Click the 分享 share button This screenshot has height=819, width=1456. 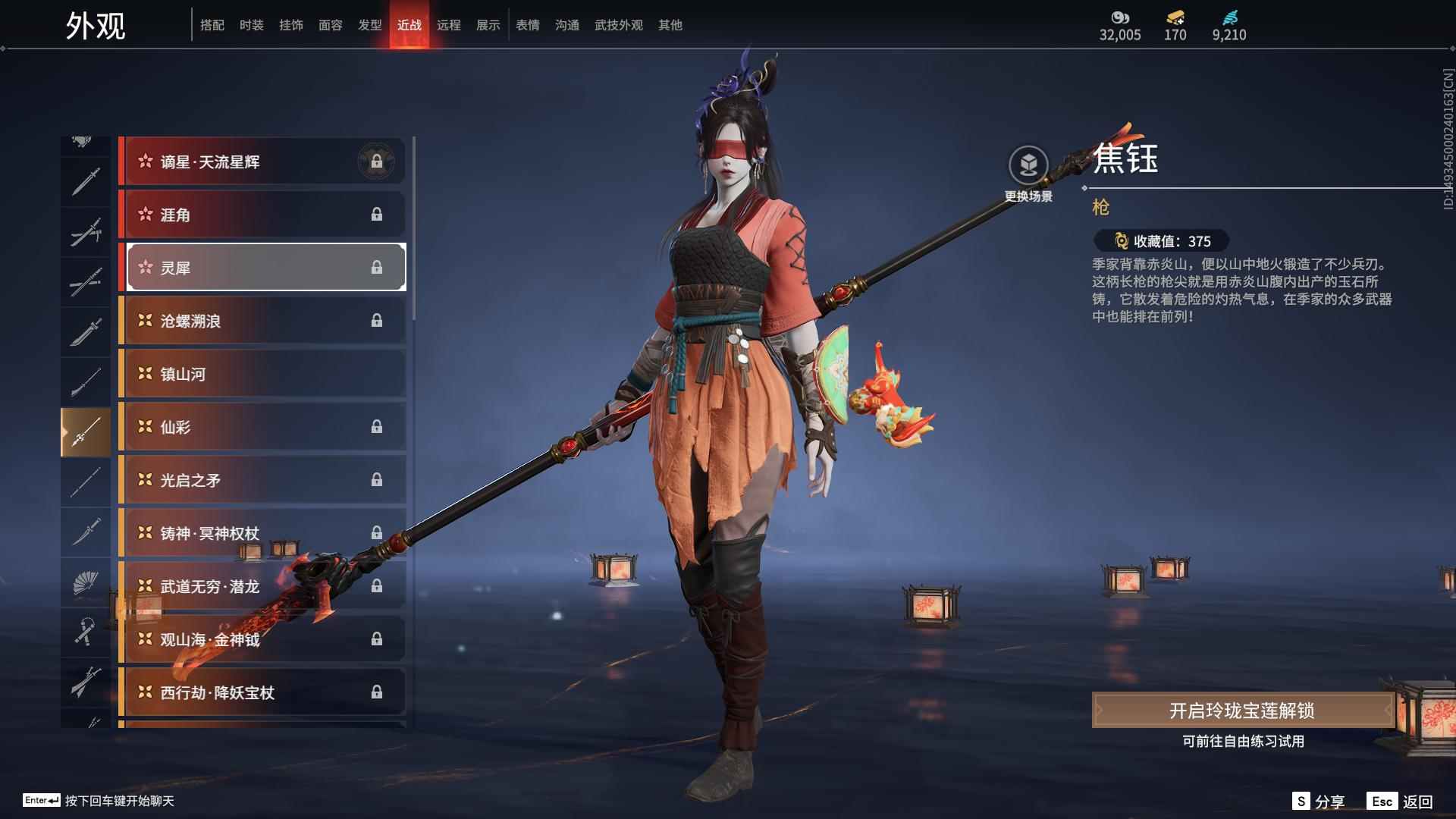click(x=1319, y=802)
